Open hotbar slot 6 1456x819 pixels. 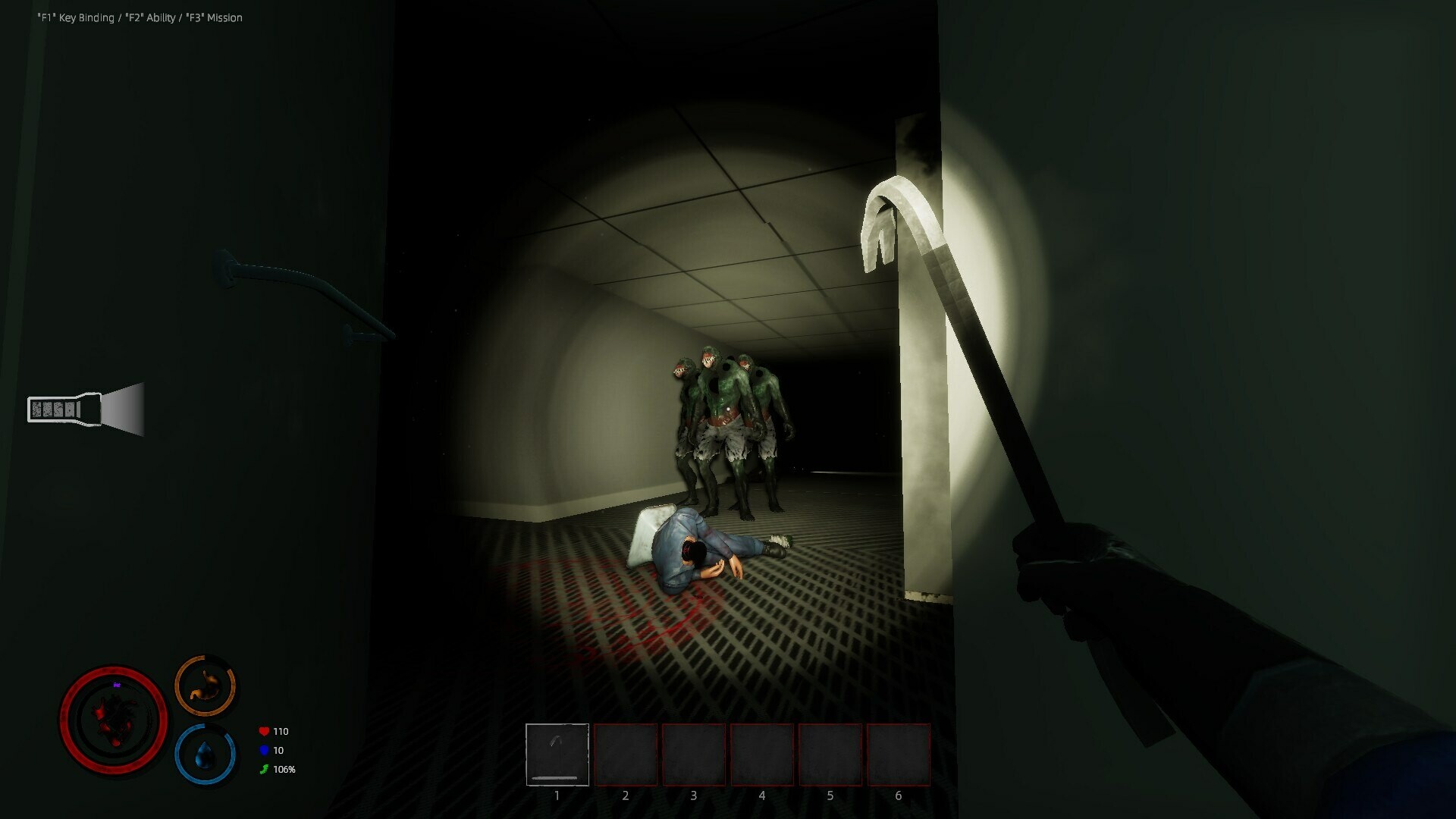click(898, 756)
